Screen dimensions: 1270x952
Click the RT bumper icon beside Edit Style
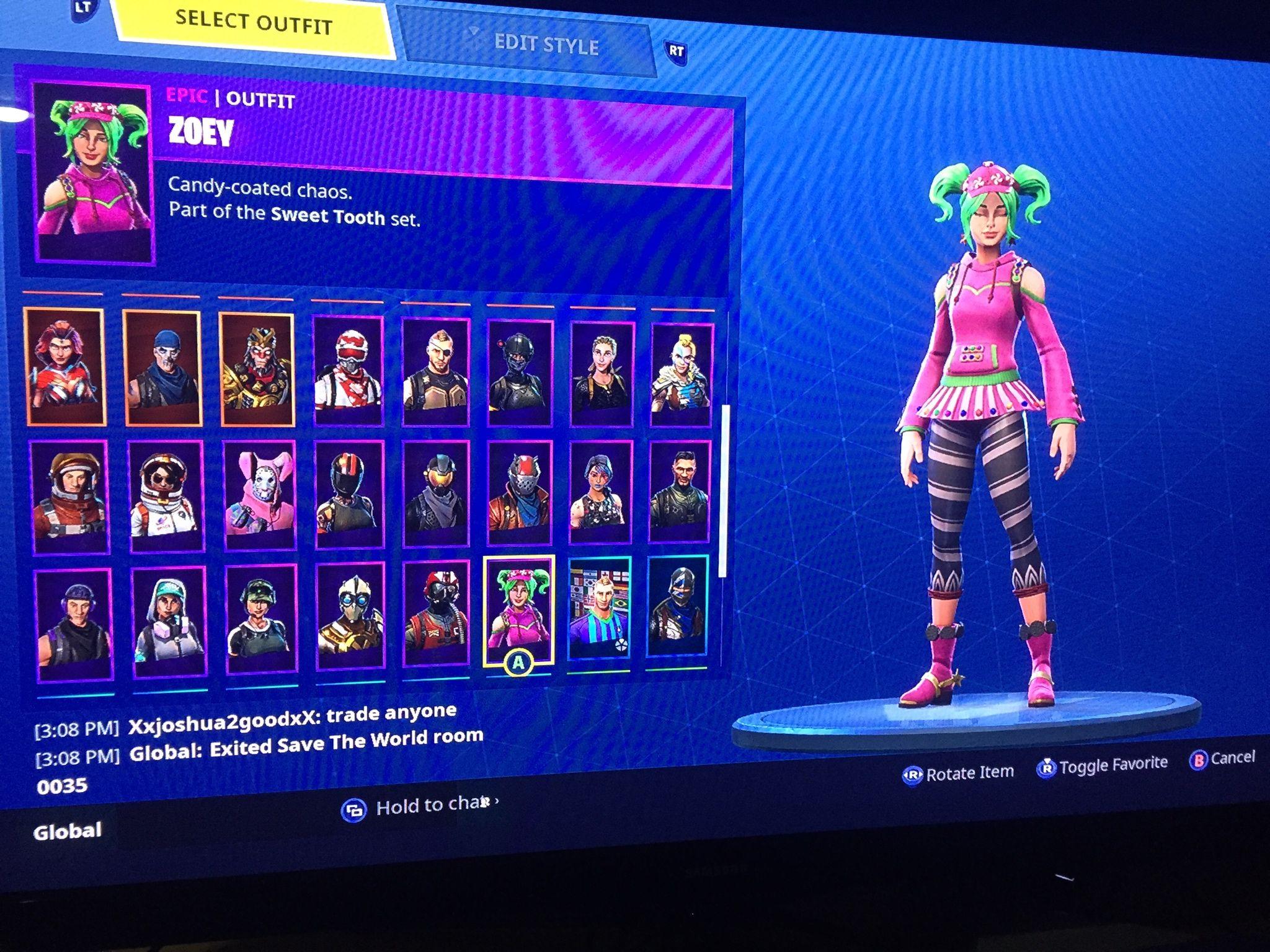pos(677,53)
